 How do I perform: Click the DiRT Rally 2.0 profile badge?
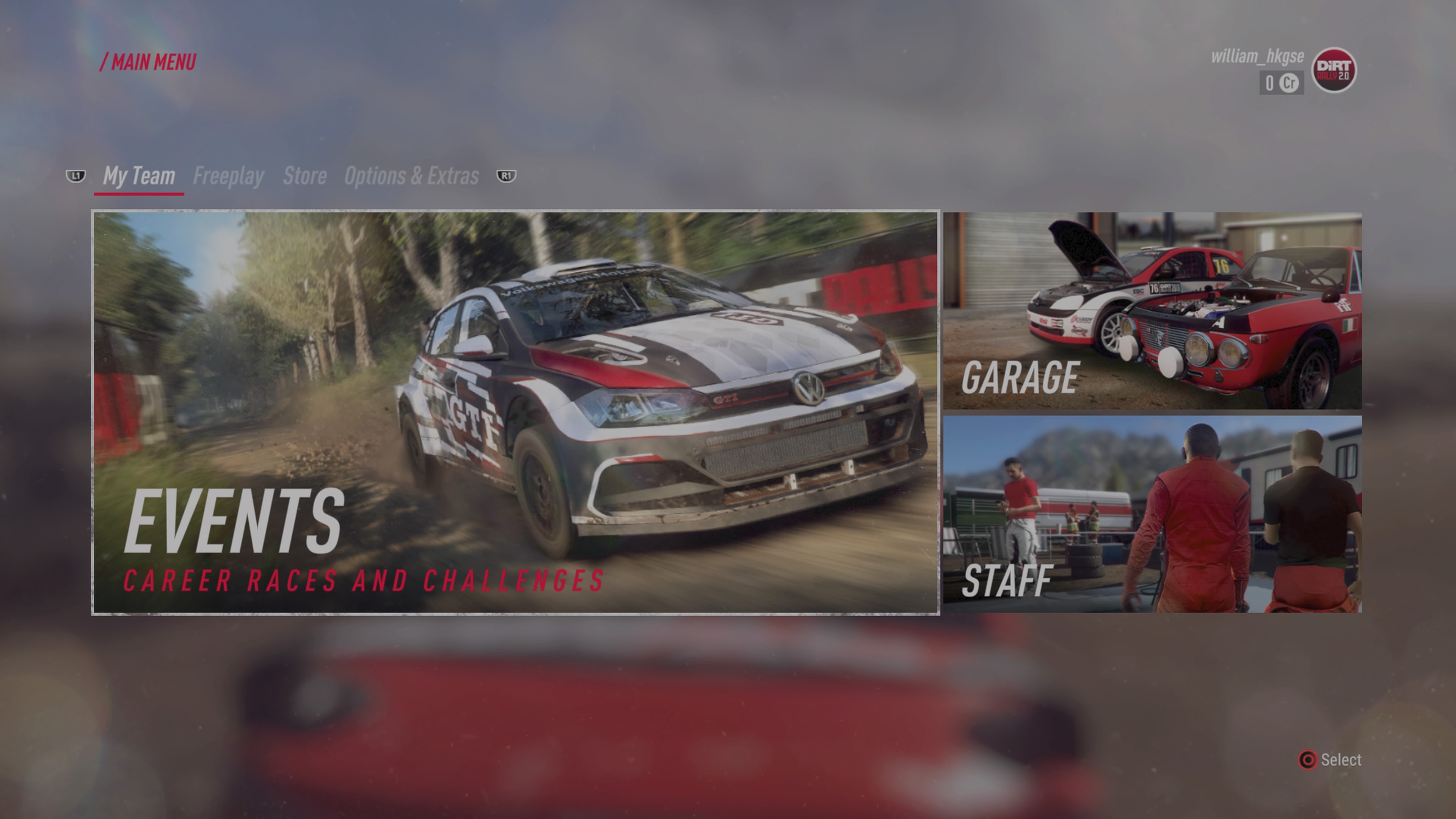[1334, 70]
